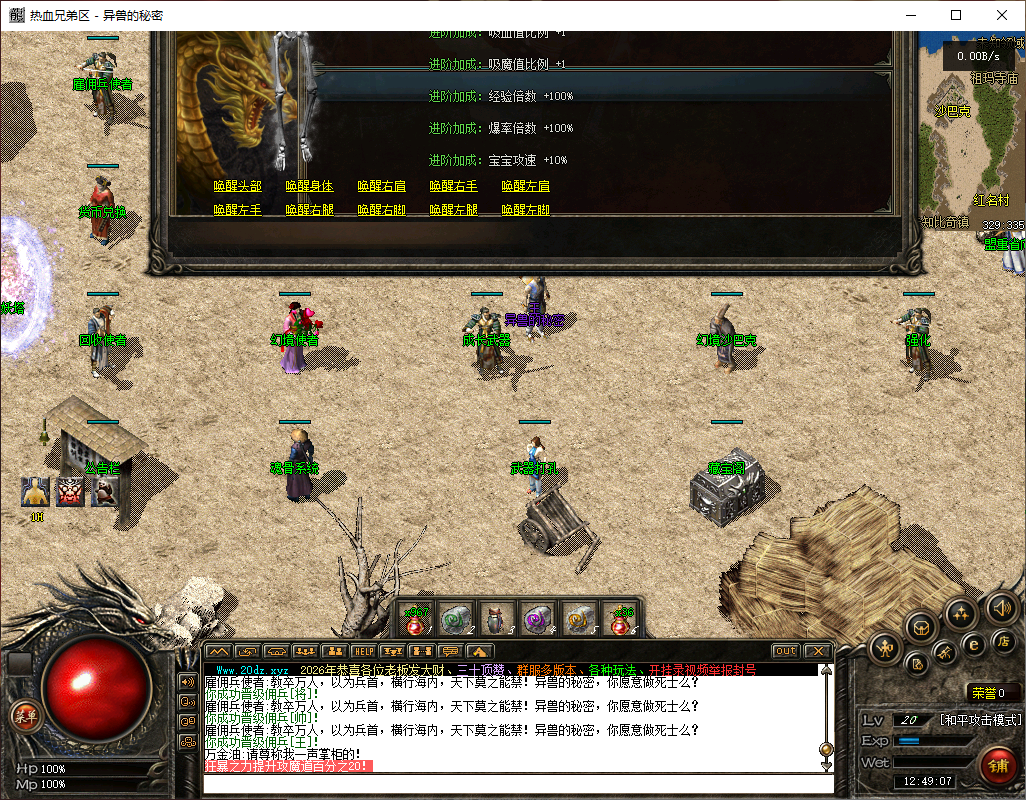Viewport: 1026px width, 800px height.
Task: Toggle sound with the speaker icon
Action: coord(1000,607)
